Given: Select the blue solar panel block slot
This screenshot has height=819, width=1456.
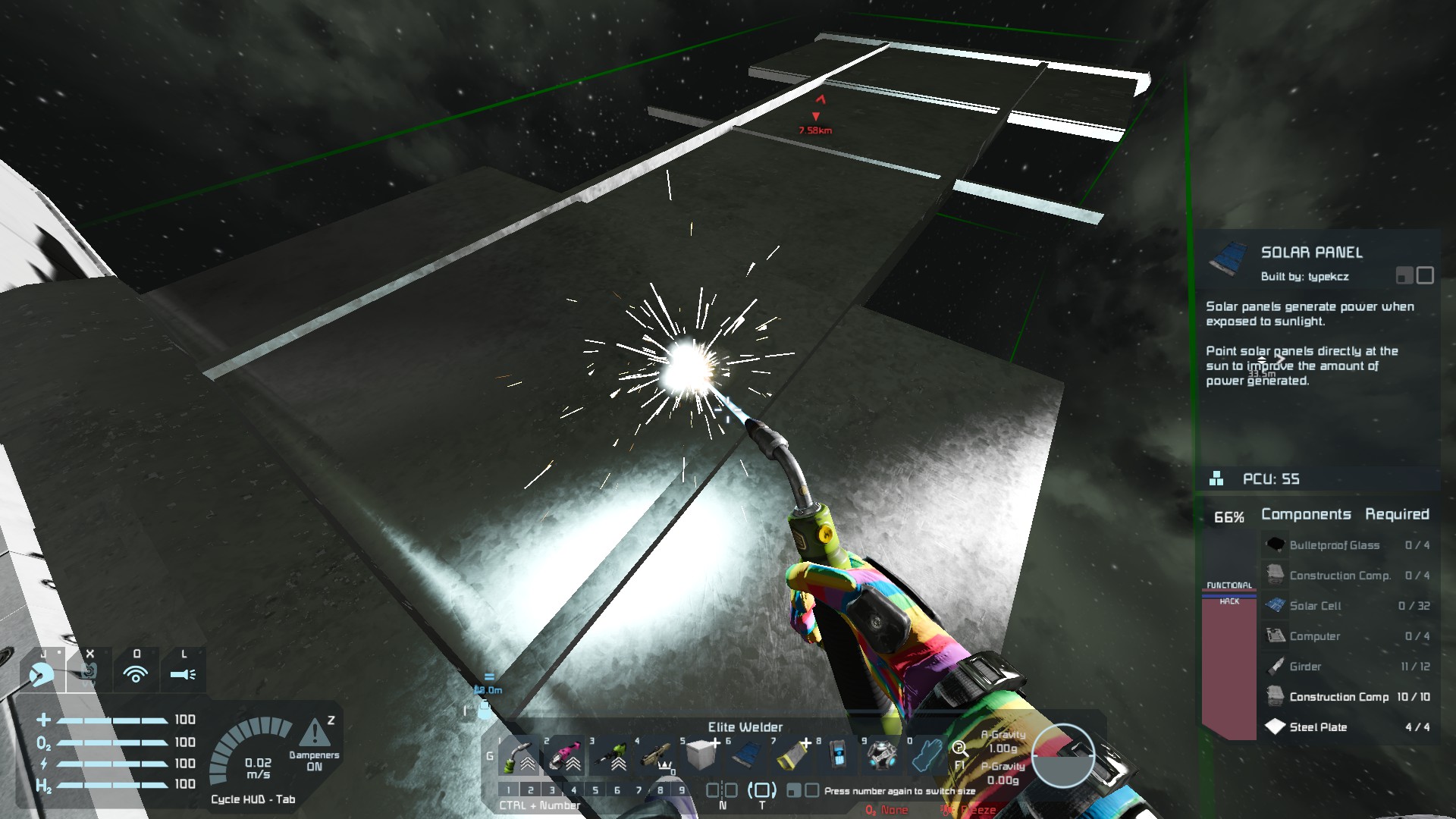Looking at the screenshot, I should (748, 754).
